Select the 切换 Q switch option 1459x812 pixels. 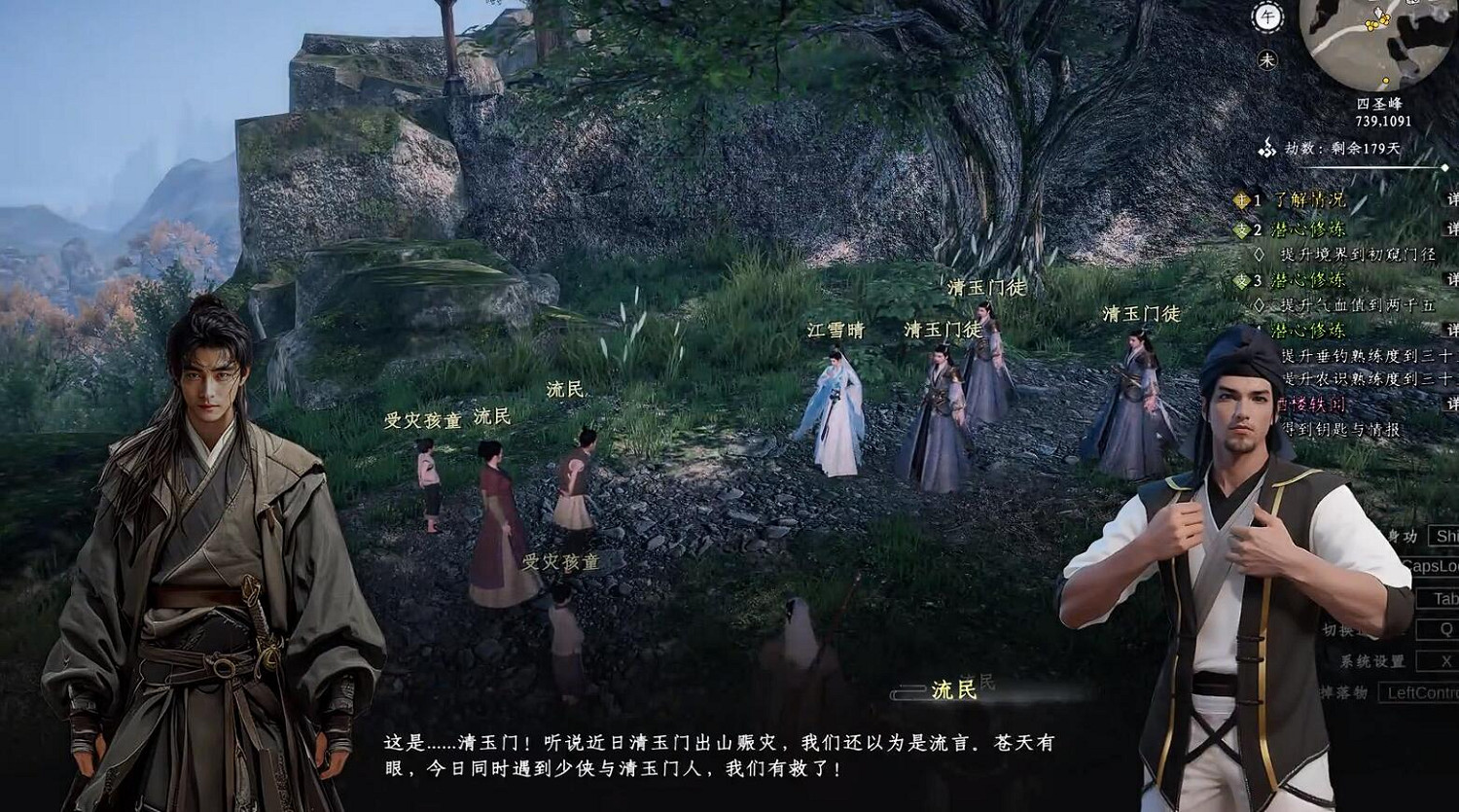[1444, 627]
